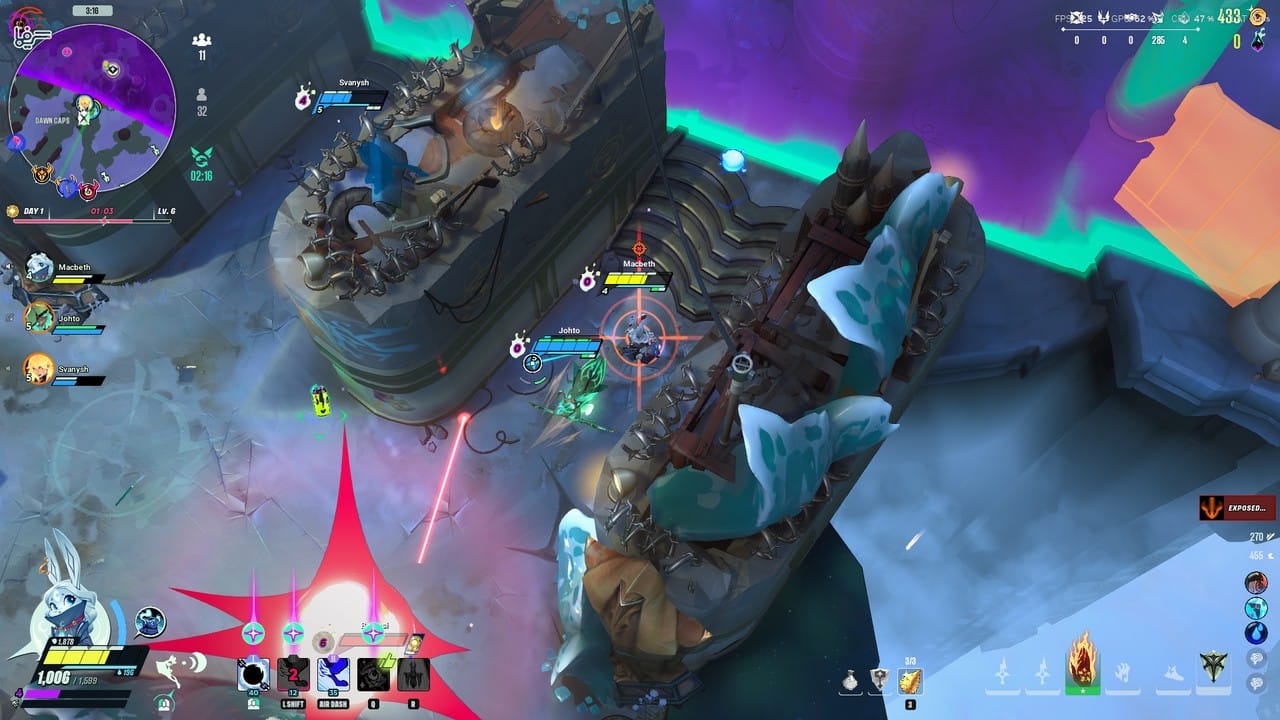Click the circular minimap
The width and height of the screenshot is (1280, 720).
[x=91, y=108]
